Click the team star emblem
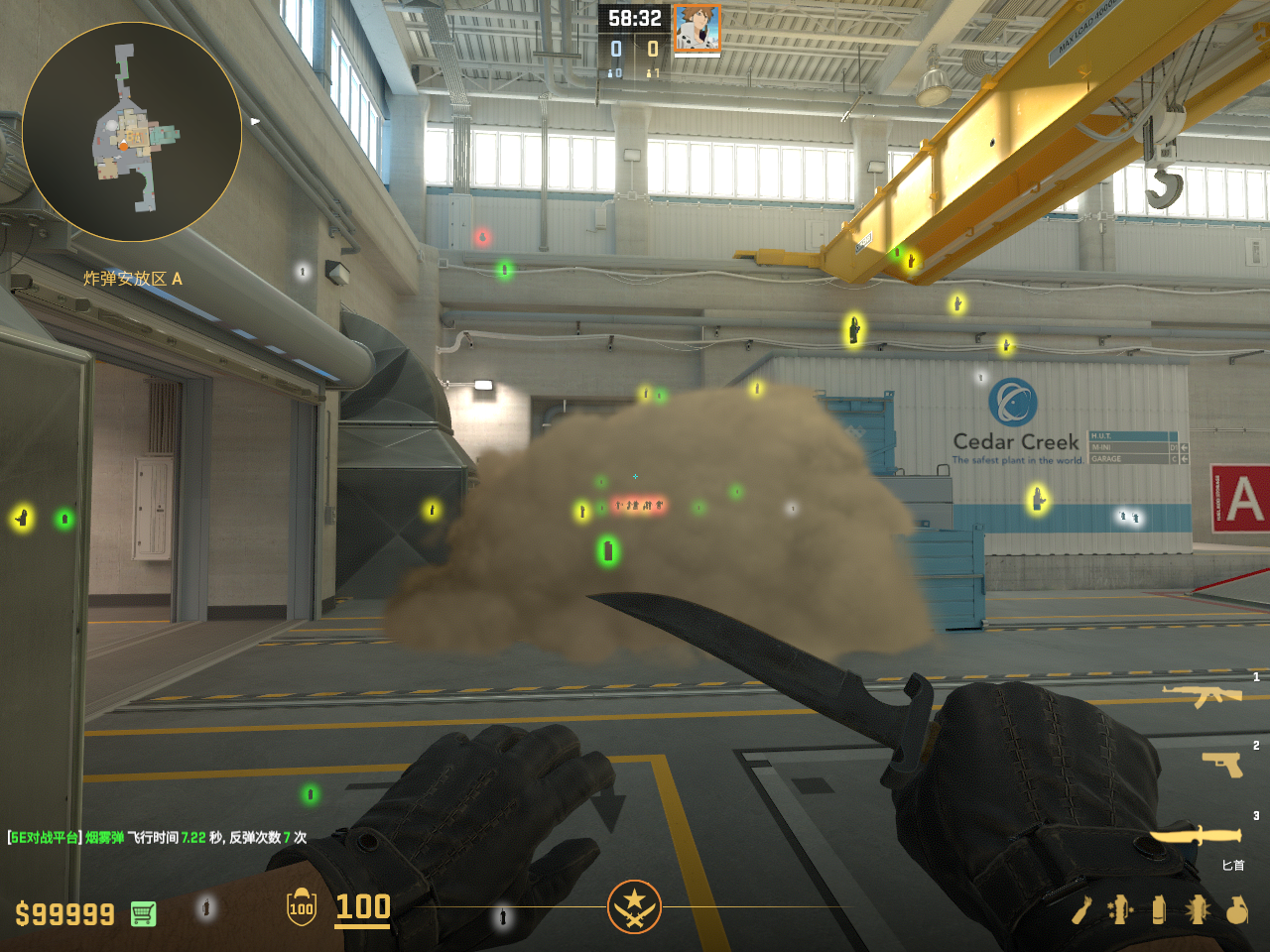 coord(634,906)
